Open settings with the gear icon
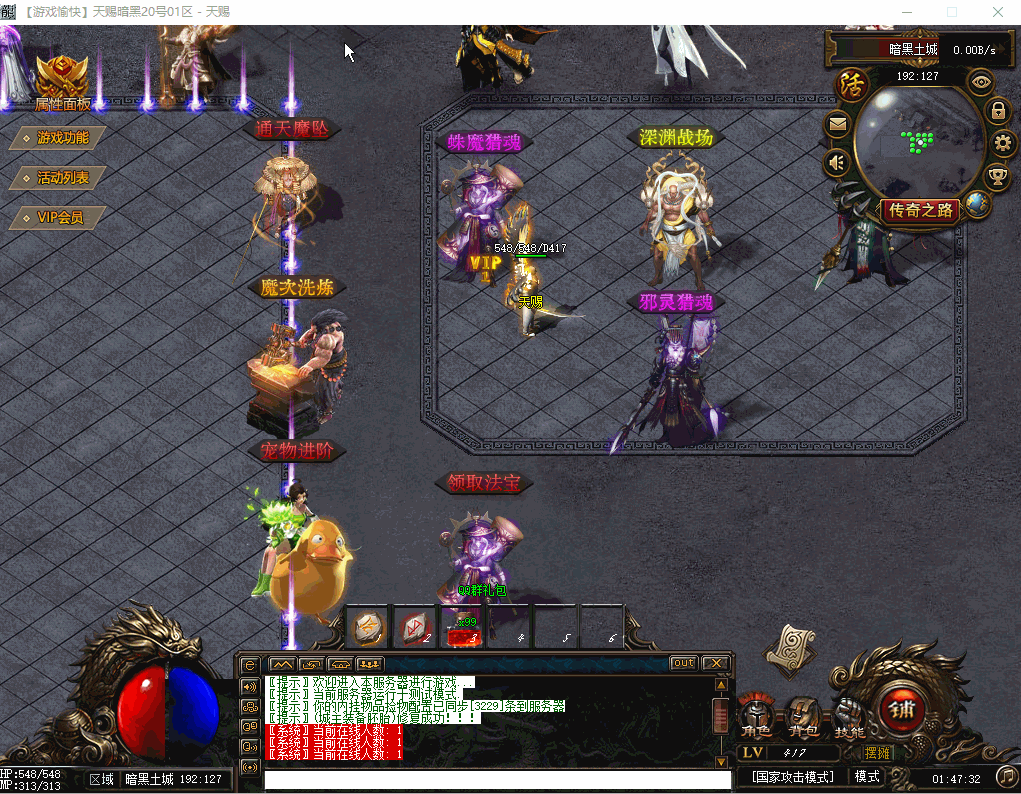 coord(1004,143)
